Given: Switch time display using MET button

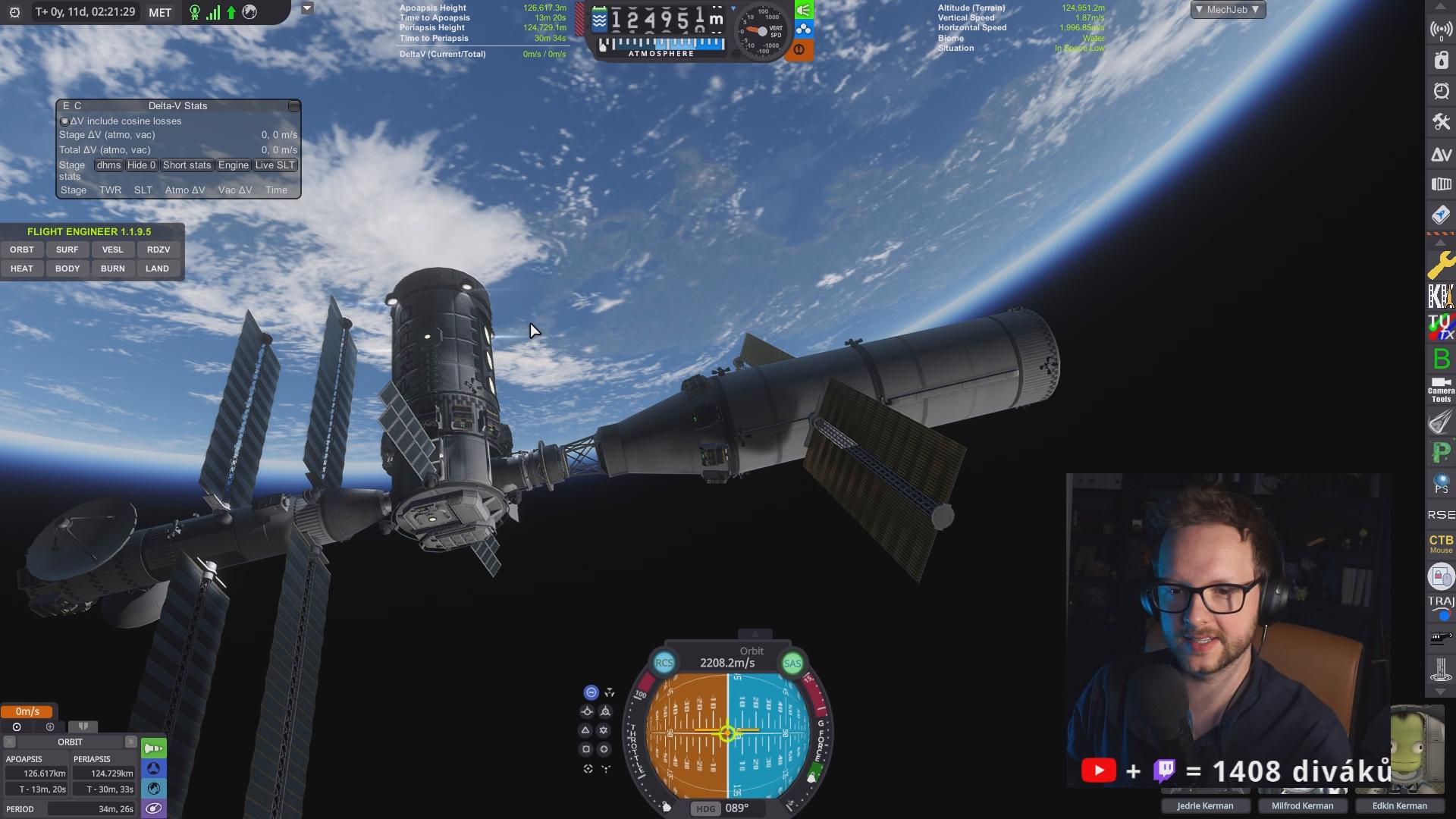Looking at the screenshot, I should click(x=160, y=13).
